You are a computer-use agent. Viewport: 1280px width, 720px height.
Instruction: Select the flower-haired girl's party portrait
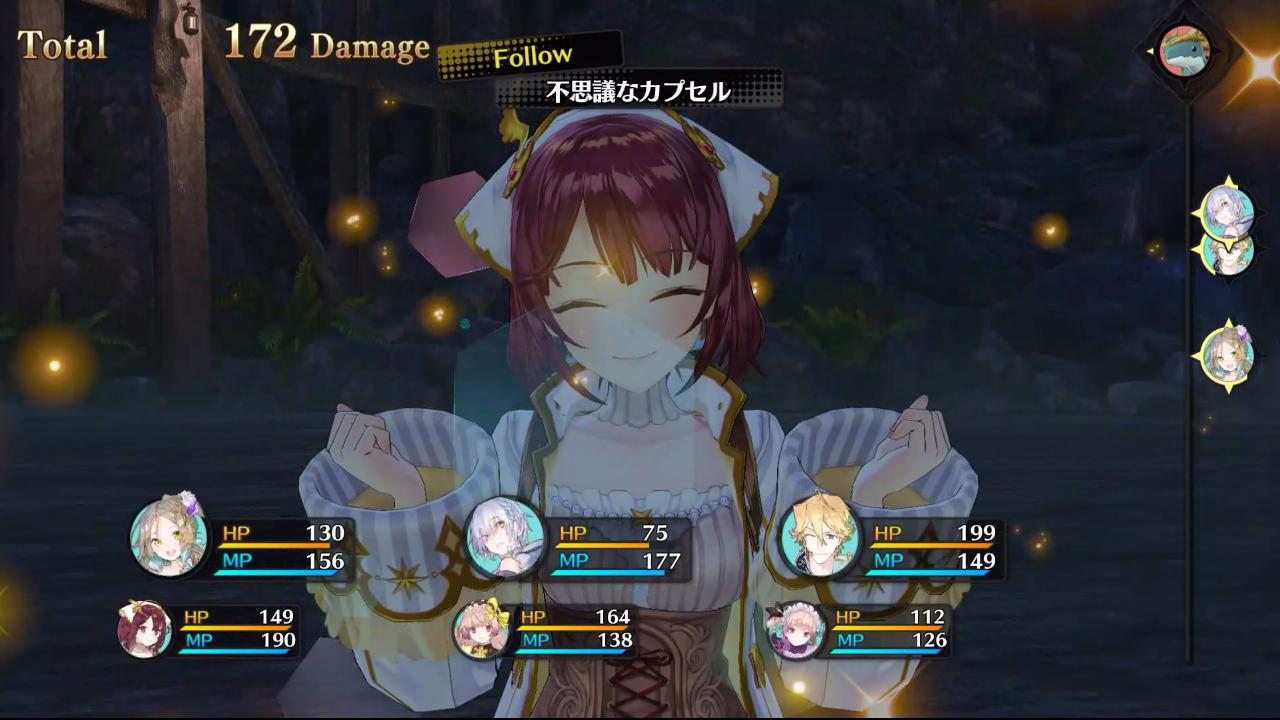tap(169, 539)
